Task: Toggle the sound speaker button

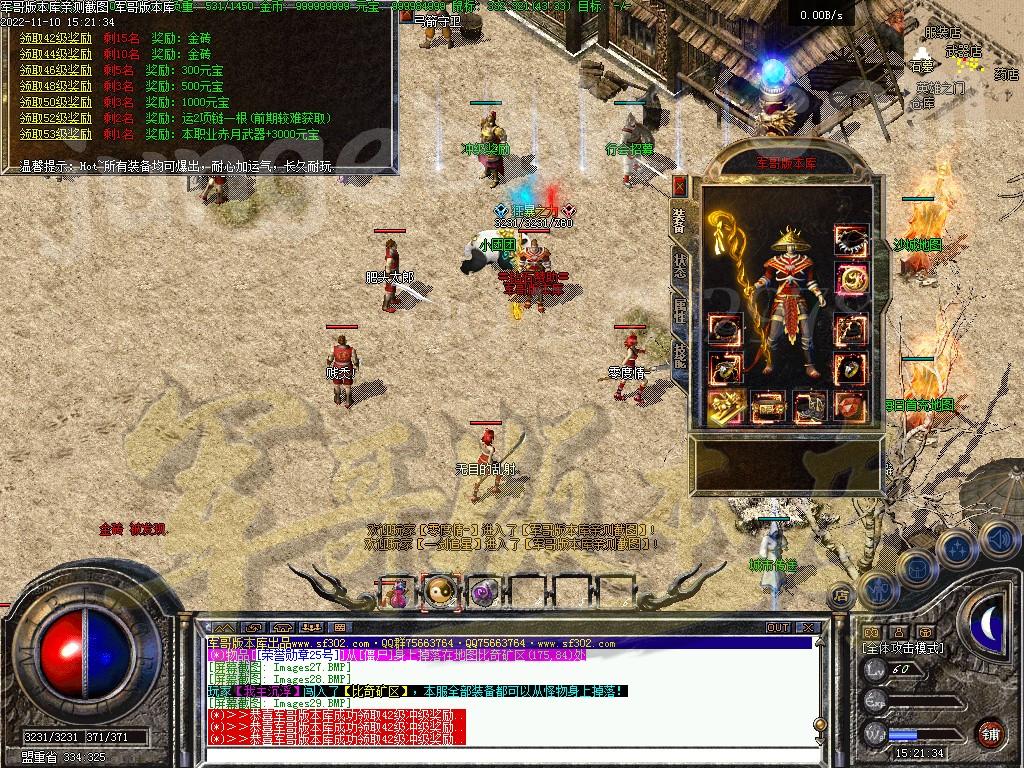Action: pos(996,537)
